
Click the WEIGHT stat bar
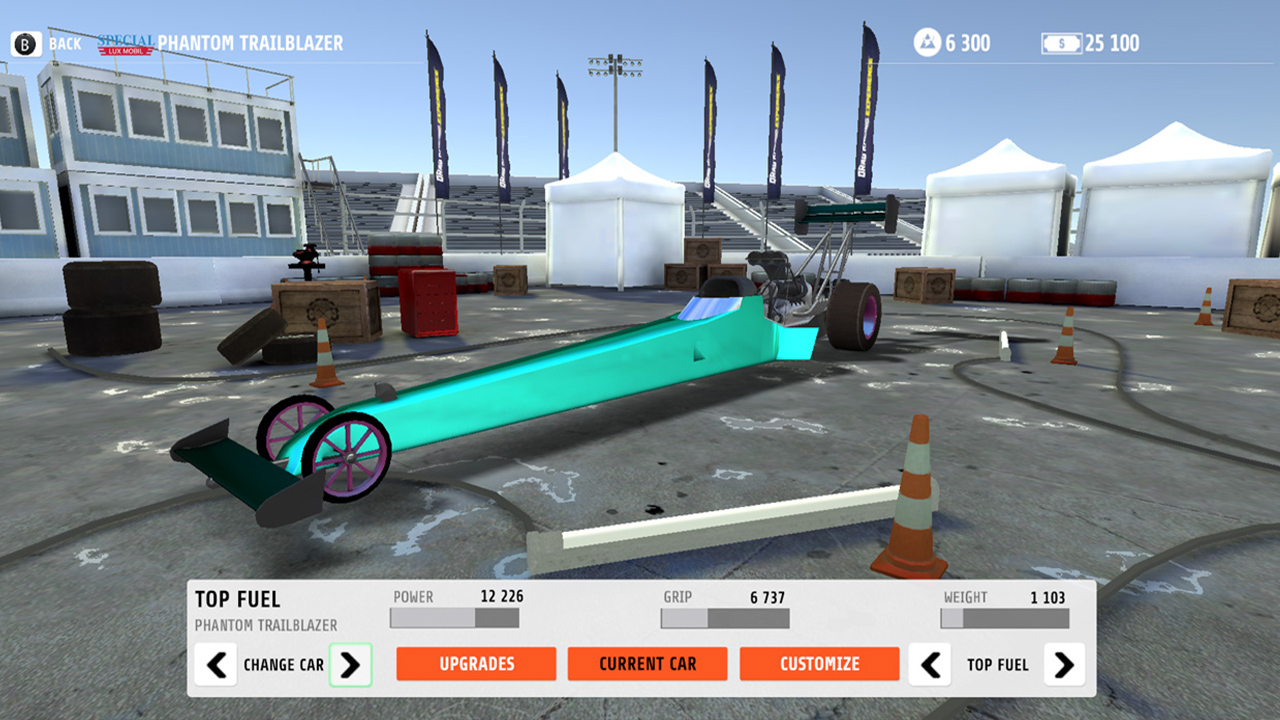pyautogui.click(x=1003, y=618)
